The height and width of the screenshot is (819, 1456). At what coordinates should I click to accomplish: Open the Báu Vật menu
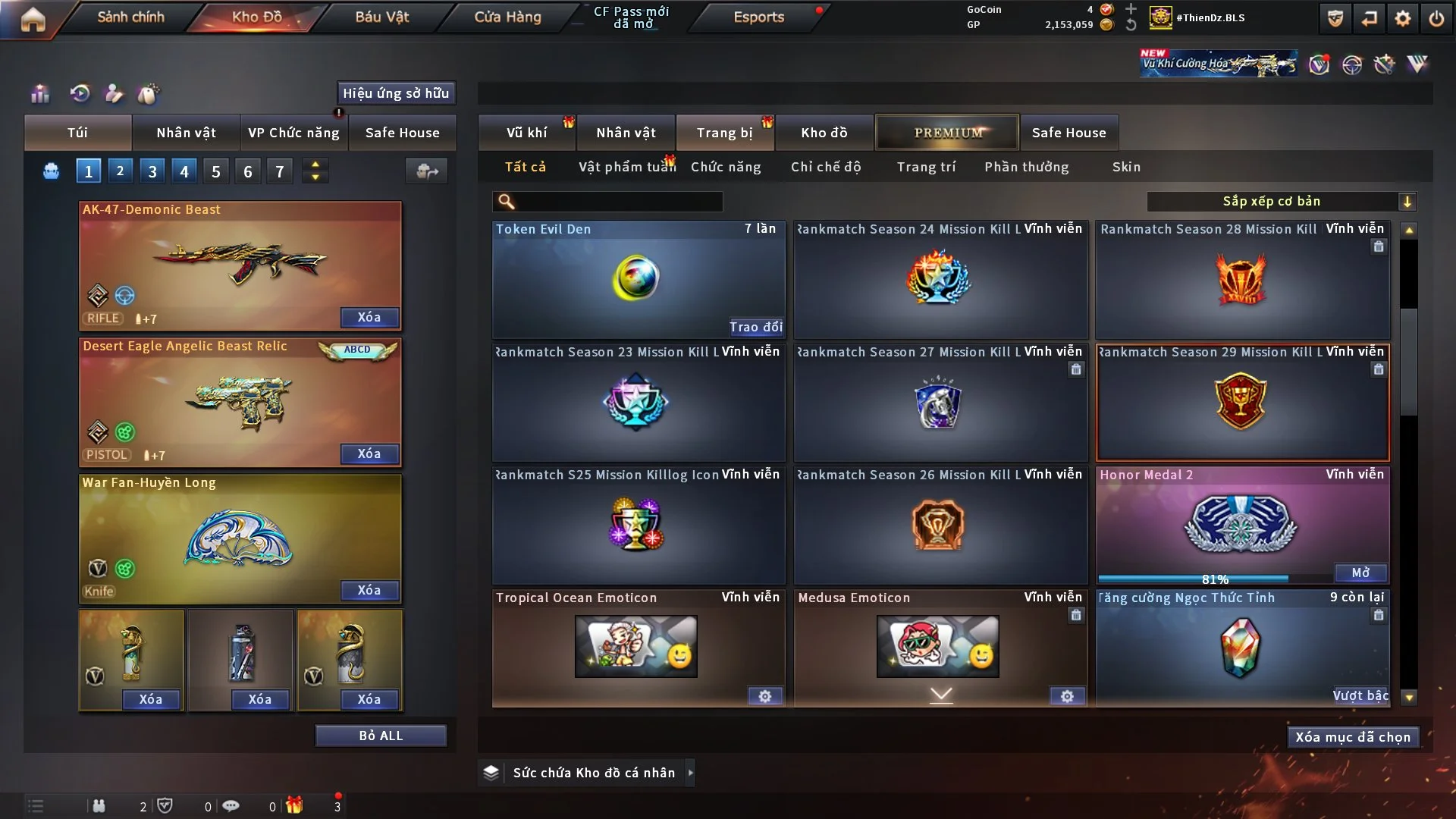coord(381,17)
